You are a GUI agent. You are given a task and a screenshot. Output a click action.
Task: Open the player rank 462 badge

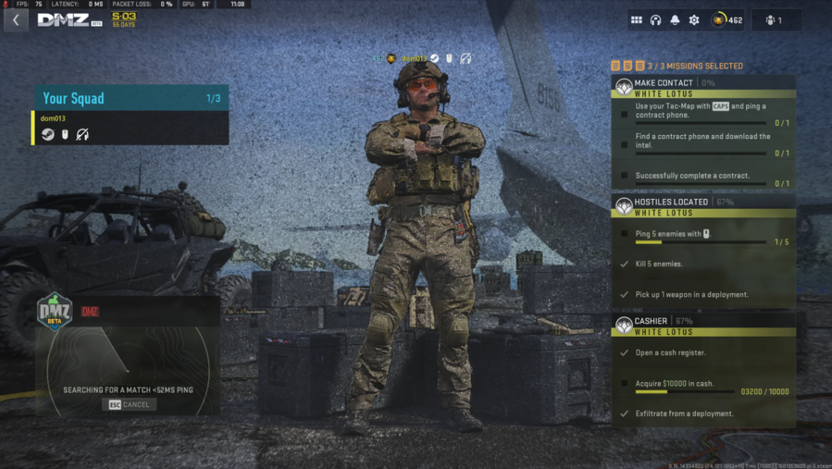(x=727, y=20)
